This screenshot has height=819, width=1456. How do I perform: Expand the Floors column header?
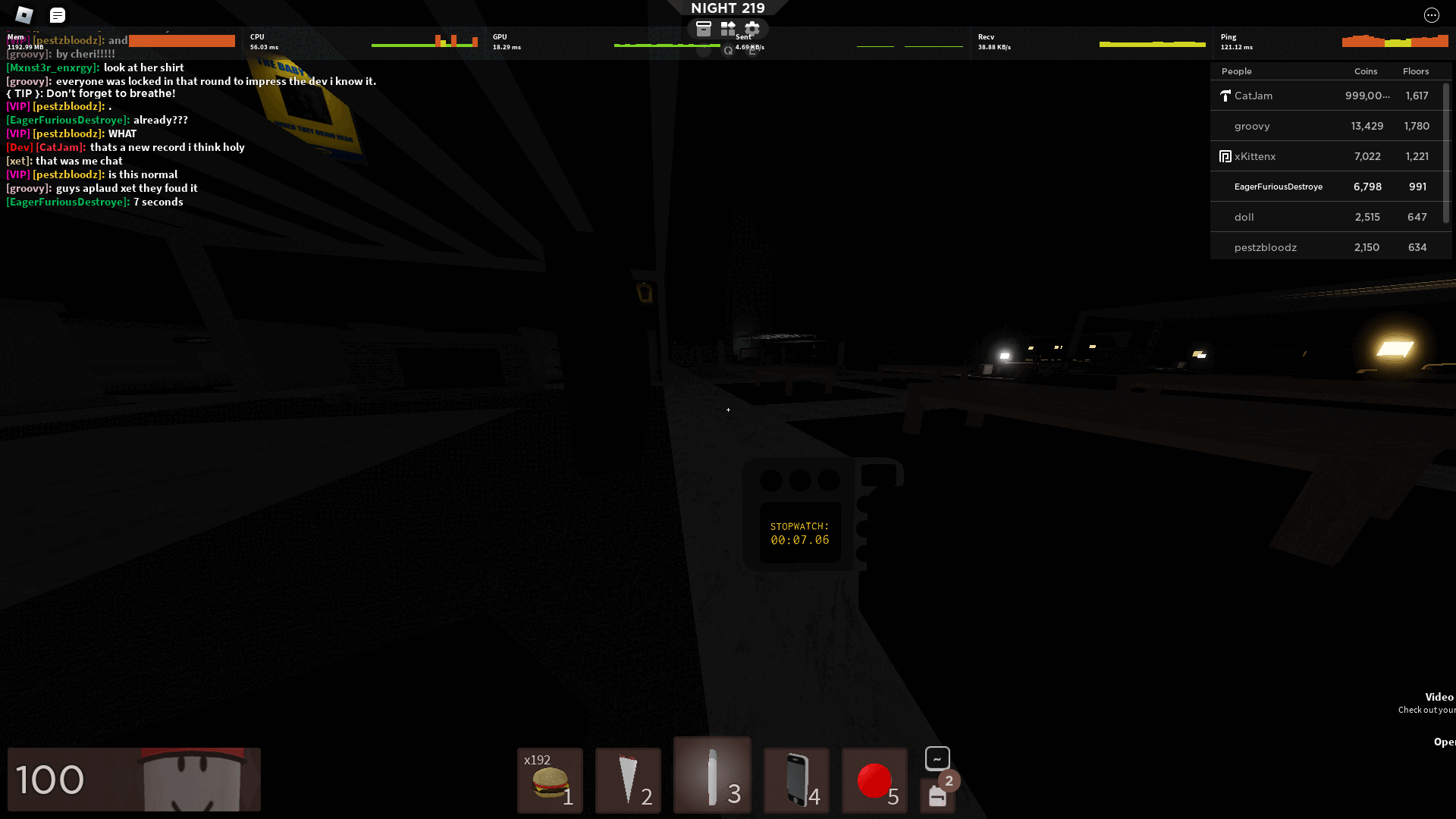tap(1415, 71)
